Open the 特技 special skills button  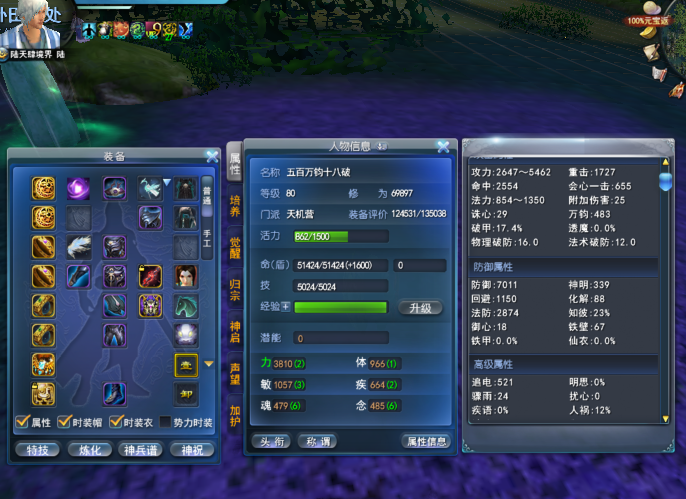click(38, 450)
